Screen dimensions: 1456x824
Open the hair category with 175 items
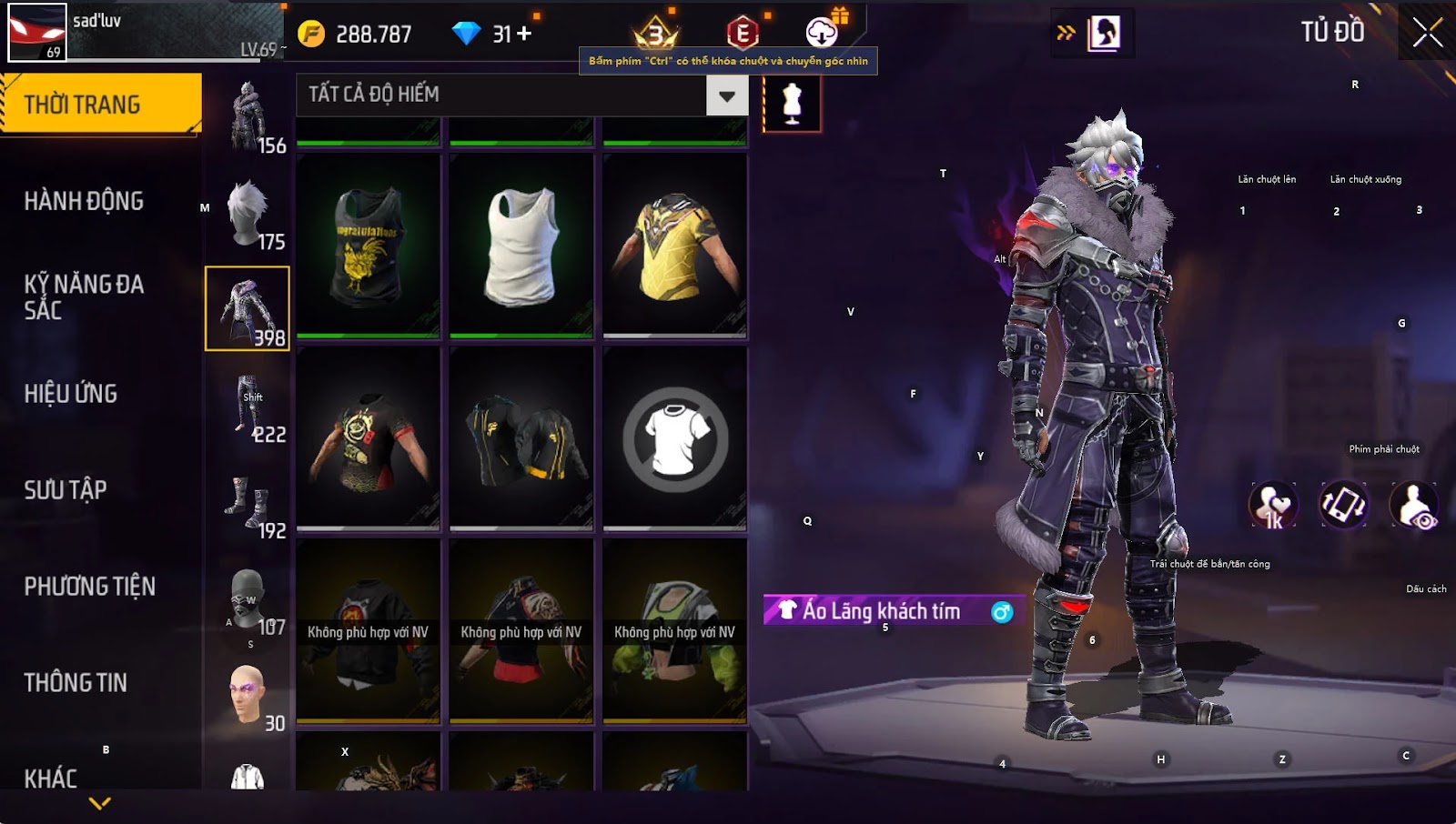point(248,216)
